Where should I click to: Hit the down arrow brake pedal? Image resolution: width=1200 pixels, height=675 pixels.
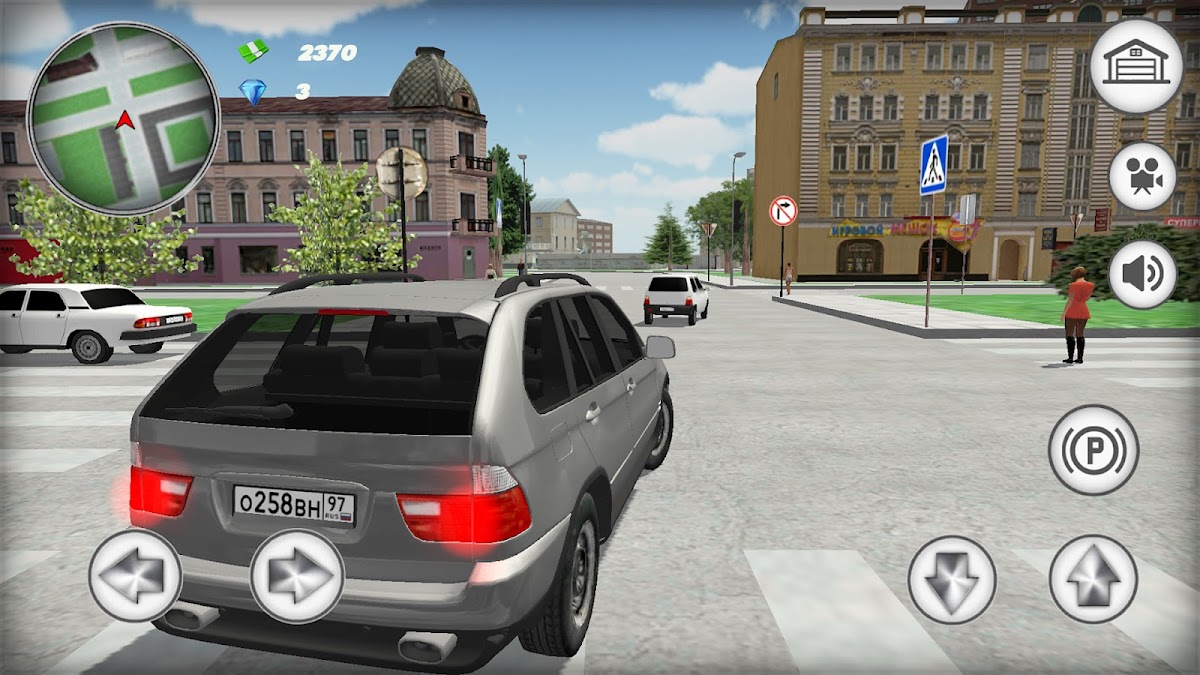(x=952, y=580)
